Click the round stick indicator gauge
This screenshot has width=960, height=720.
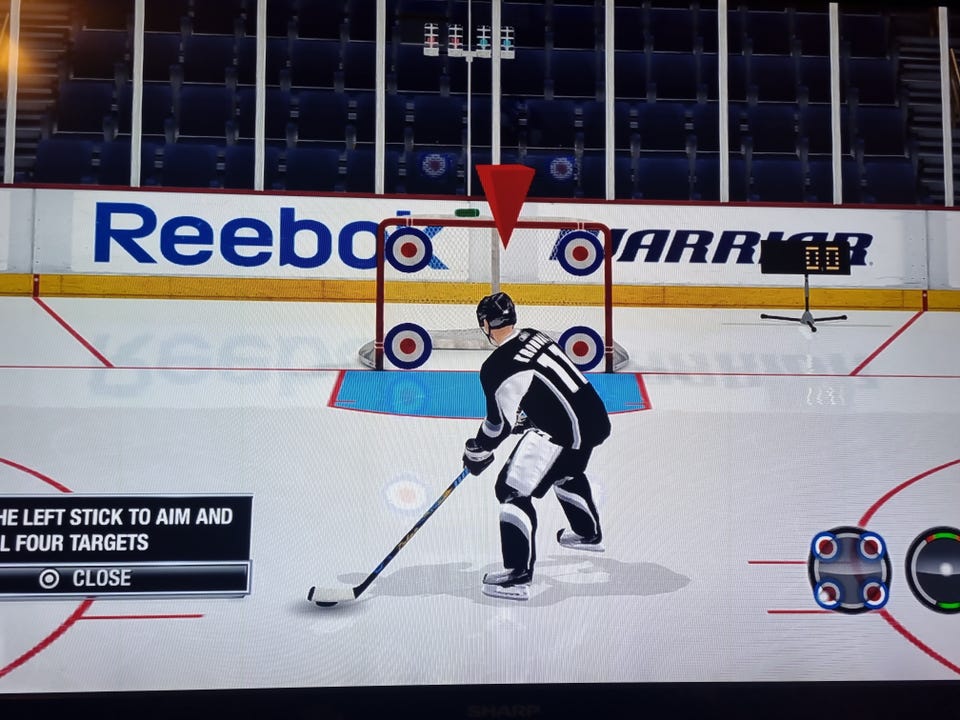click(x=936, y=569)
